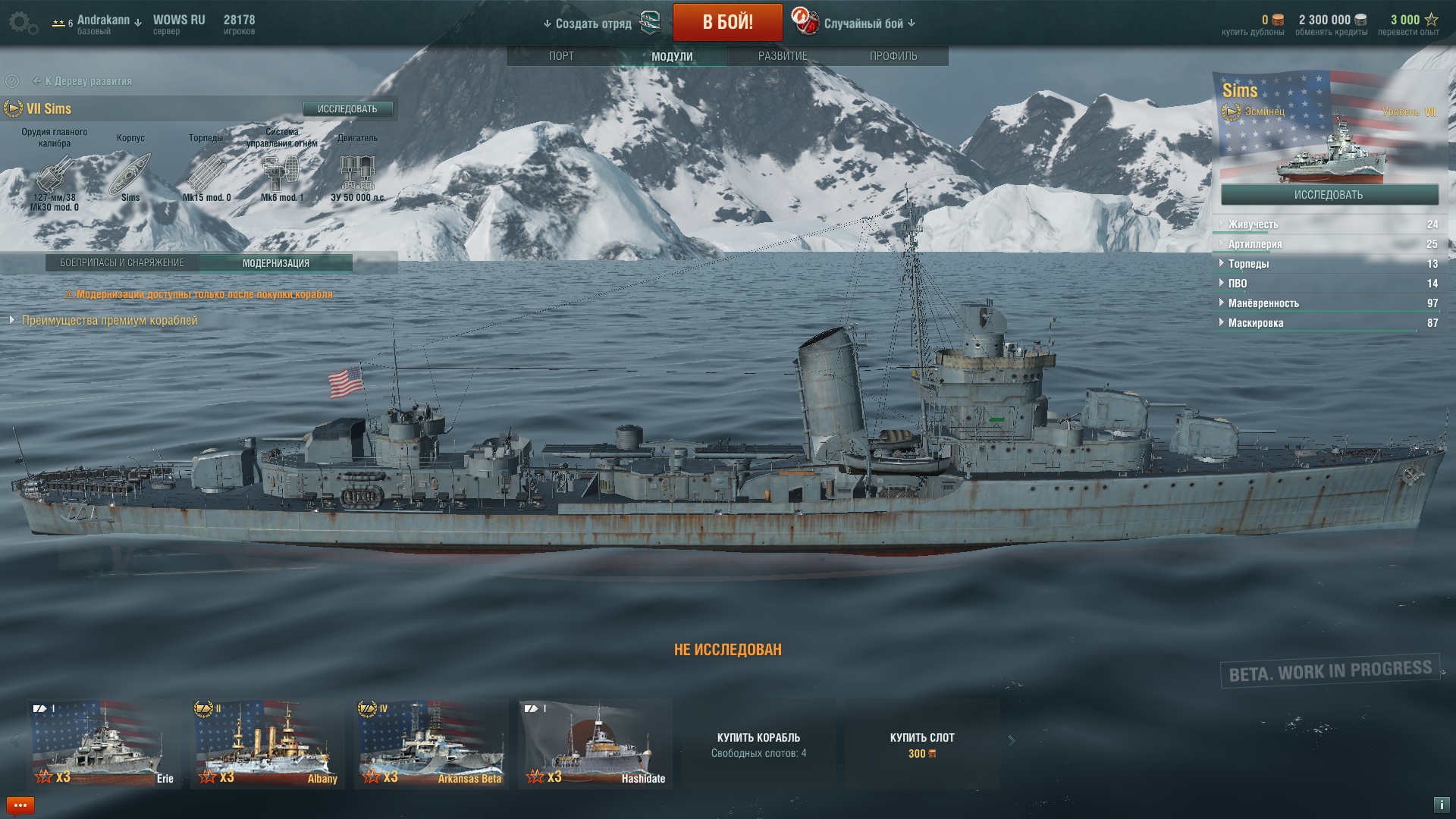The height and width of the screenshot is (819, 1456).
Task: Expand Преимущества премиум кораблей section
Action: click(x=109, y=321)
